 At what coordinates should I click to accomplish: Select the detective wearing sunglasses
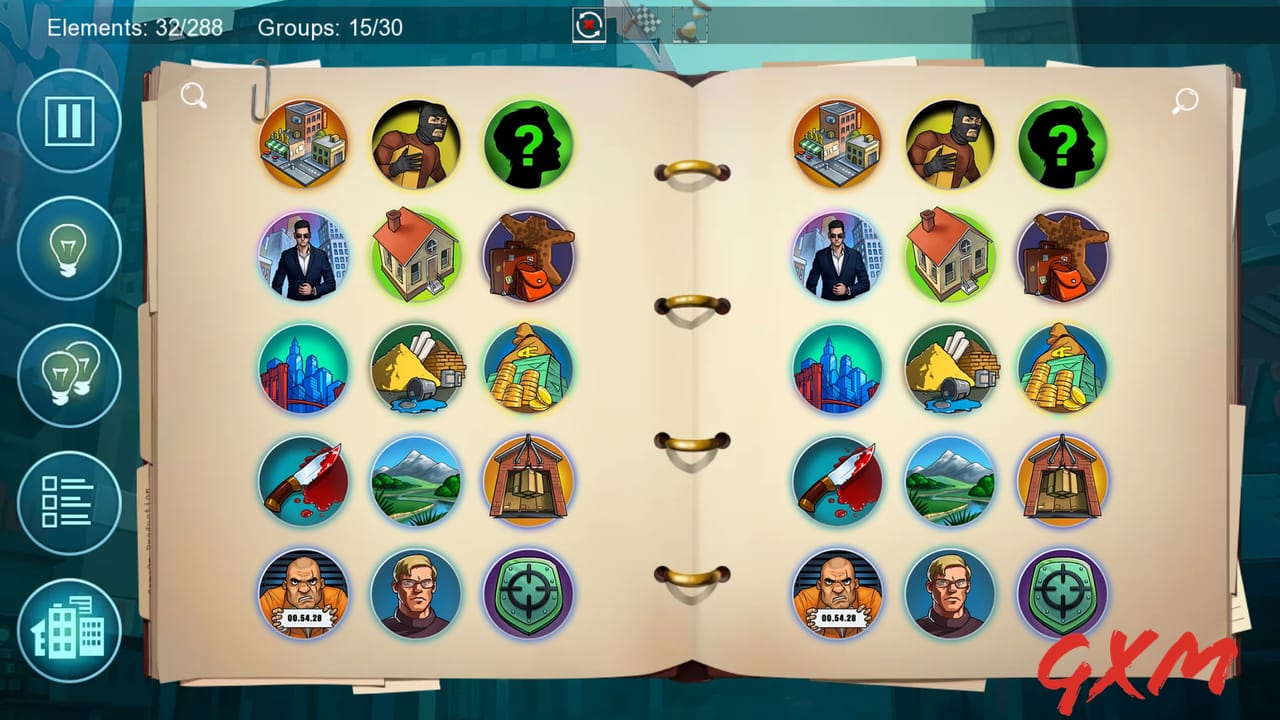303,256
